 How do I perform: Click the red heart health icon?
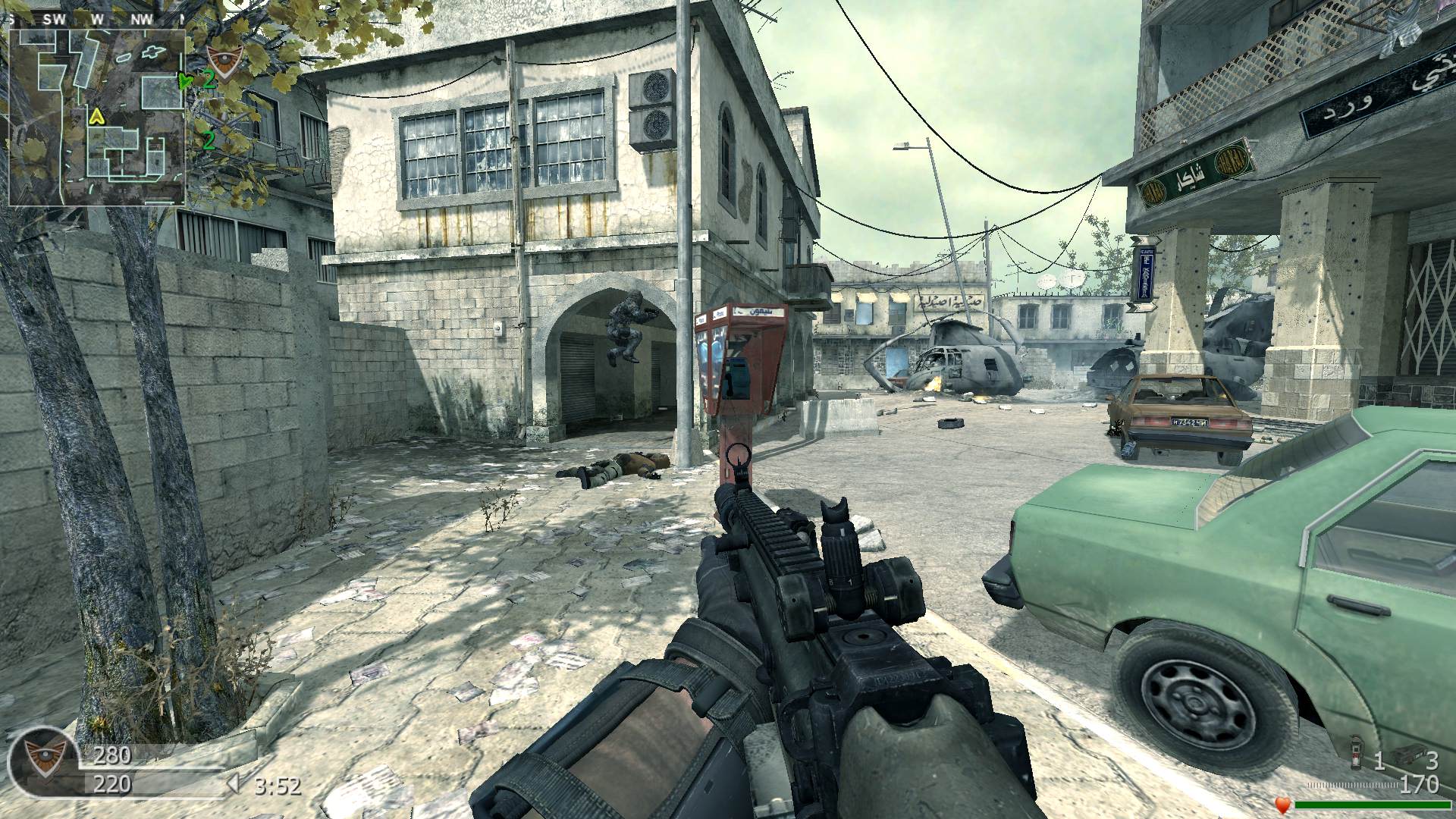(x=1283, y=804)
